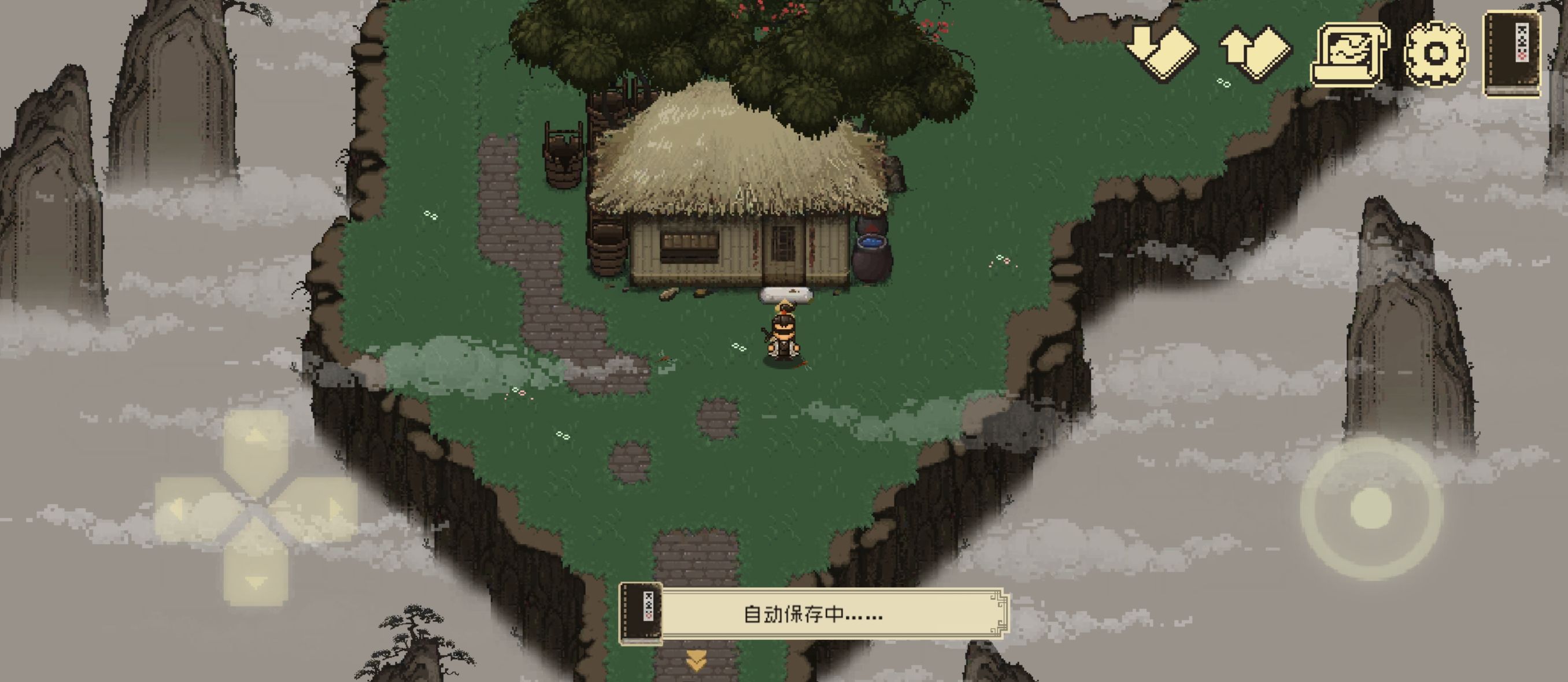Image resolution: width=1568 pixels, height=682 pixels.
Task: Open the dark journal book in the corner
Action: (x=1513, y=54)
